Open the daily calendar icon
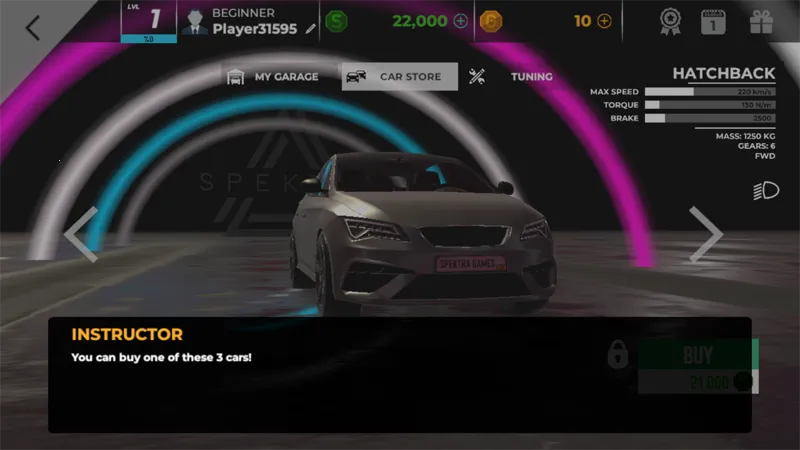This screenshot has width=800, height=450. 713,21
